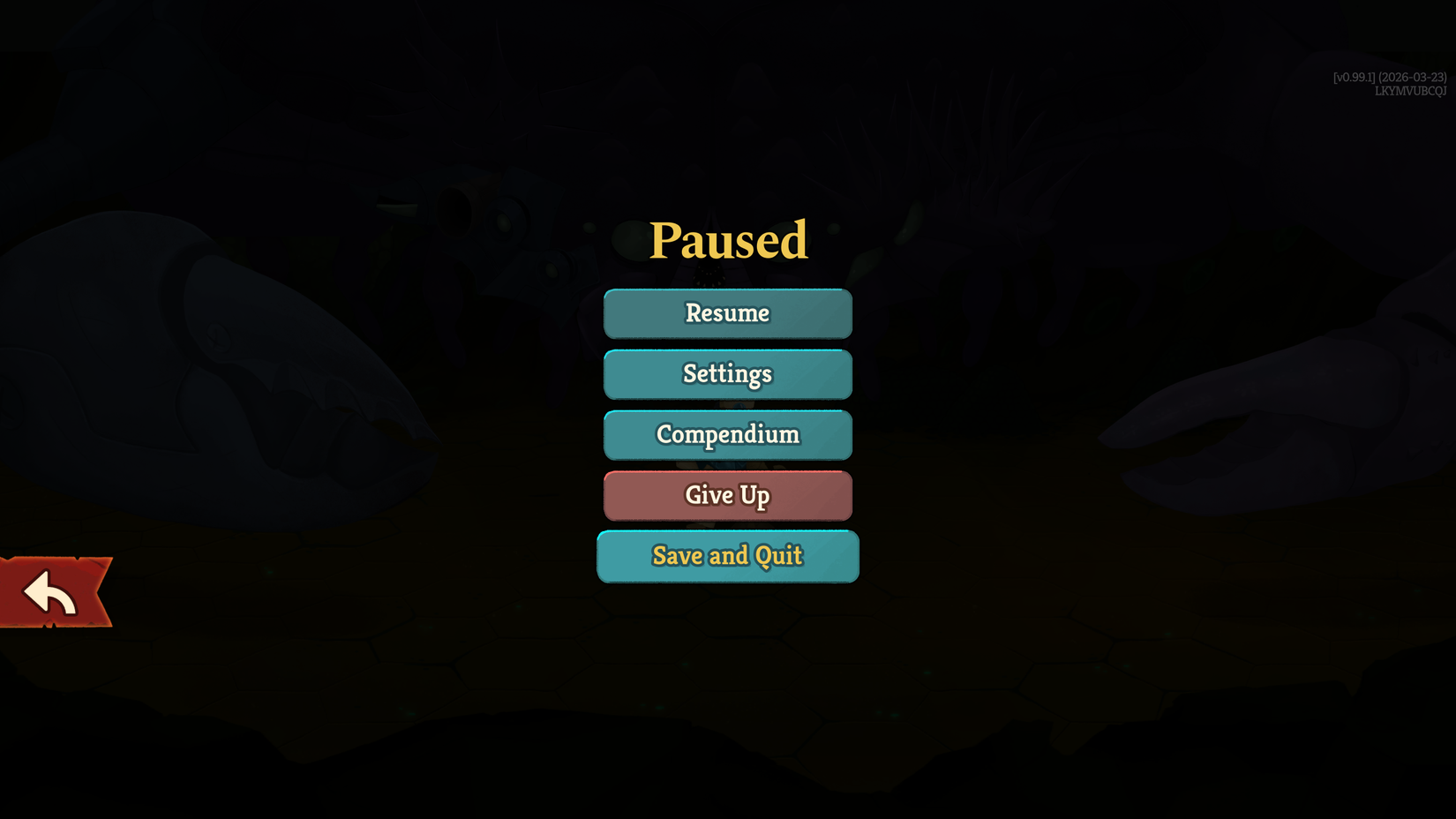The width and height of the screenshot is (1456, 819).
Task: Click the Paused title text
Action: [729, 238]
